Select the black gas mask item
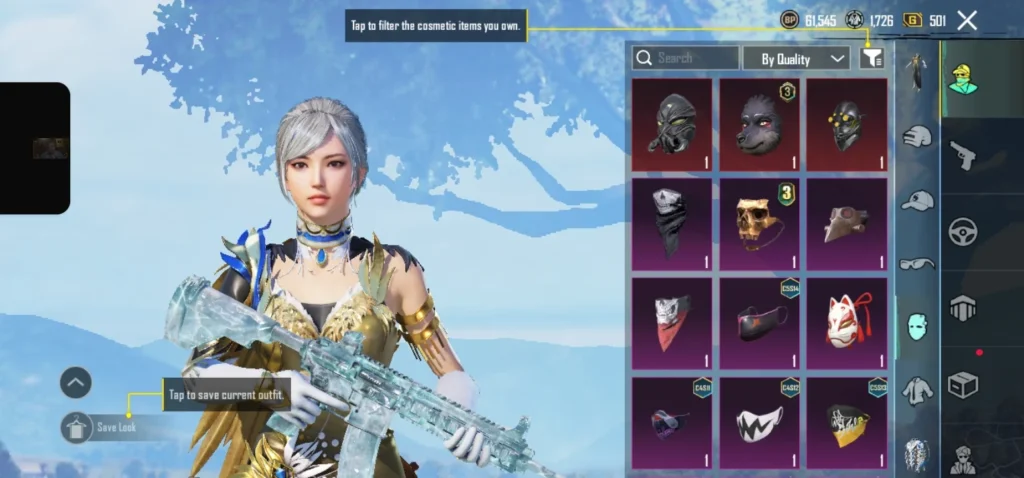This screenshot has height=478, width=1024. [672, 125]
